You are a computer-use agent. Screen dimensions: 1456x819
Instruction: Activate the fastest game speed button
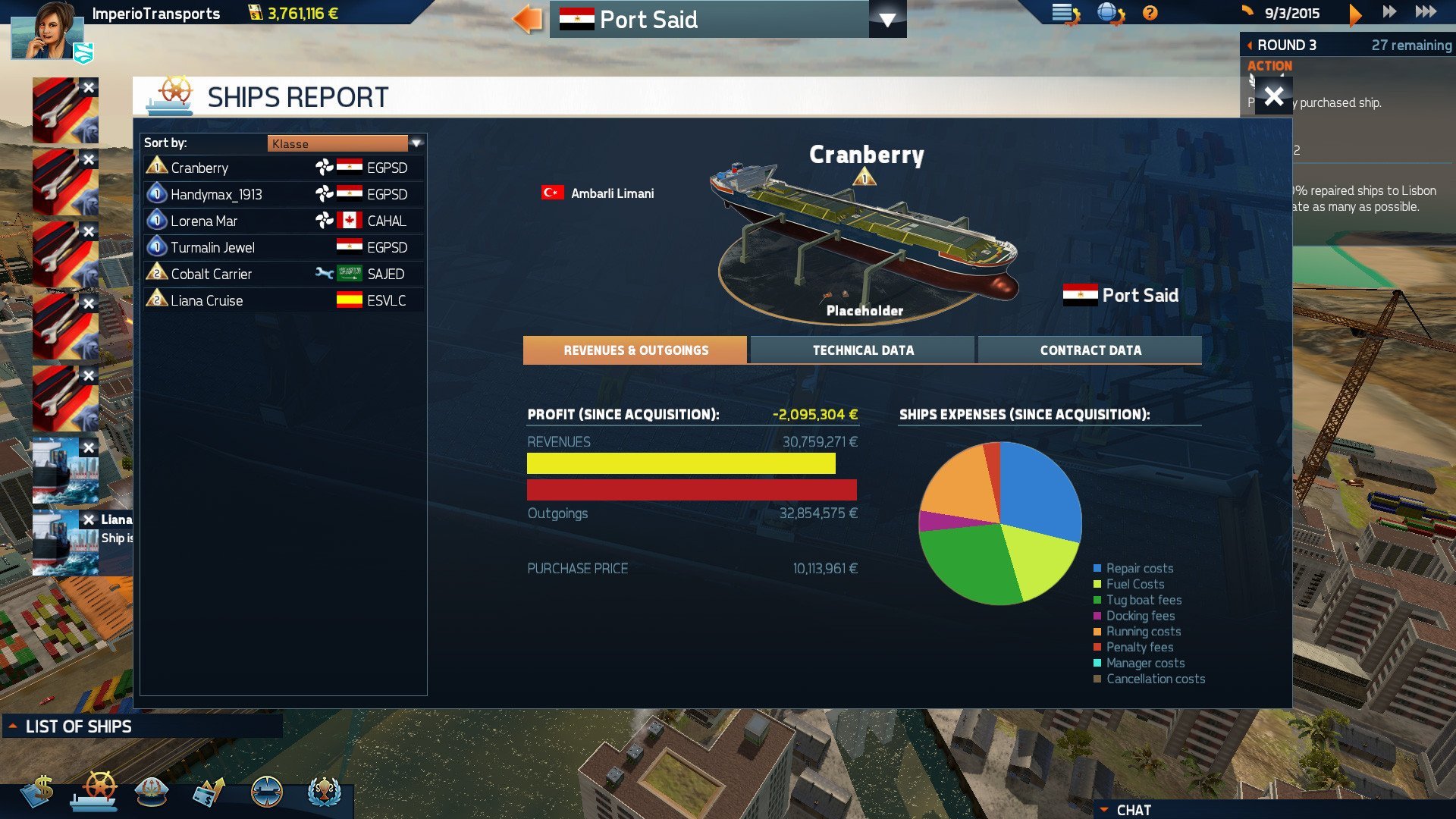click(1426, 12)
